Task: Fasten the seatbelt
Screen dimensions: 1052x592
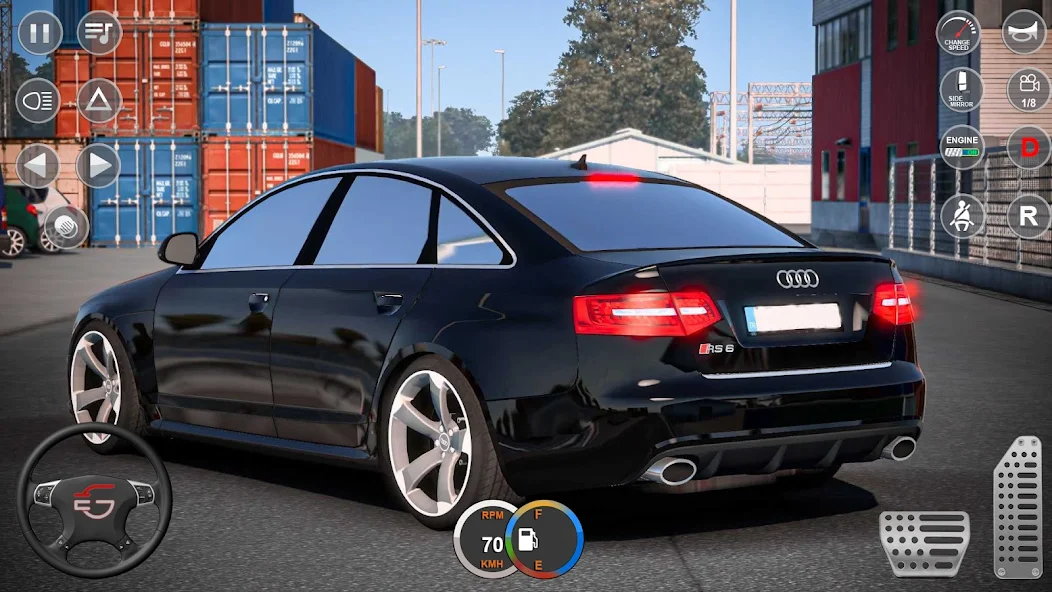Action: pyautogui.click(x=962, y=215)
